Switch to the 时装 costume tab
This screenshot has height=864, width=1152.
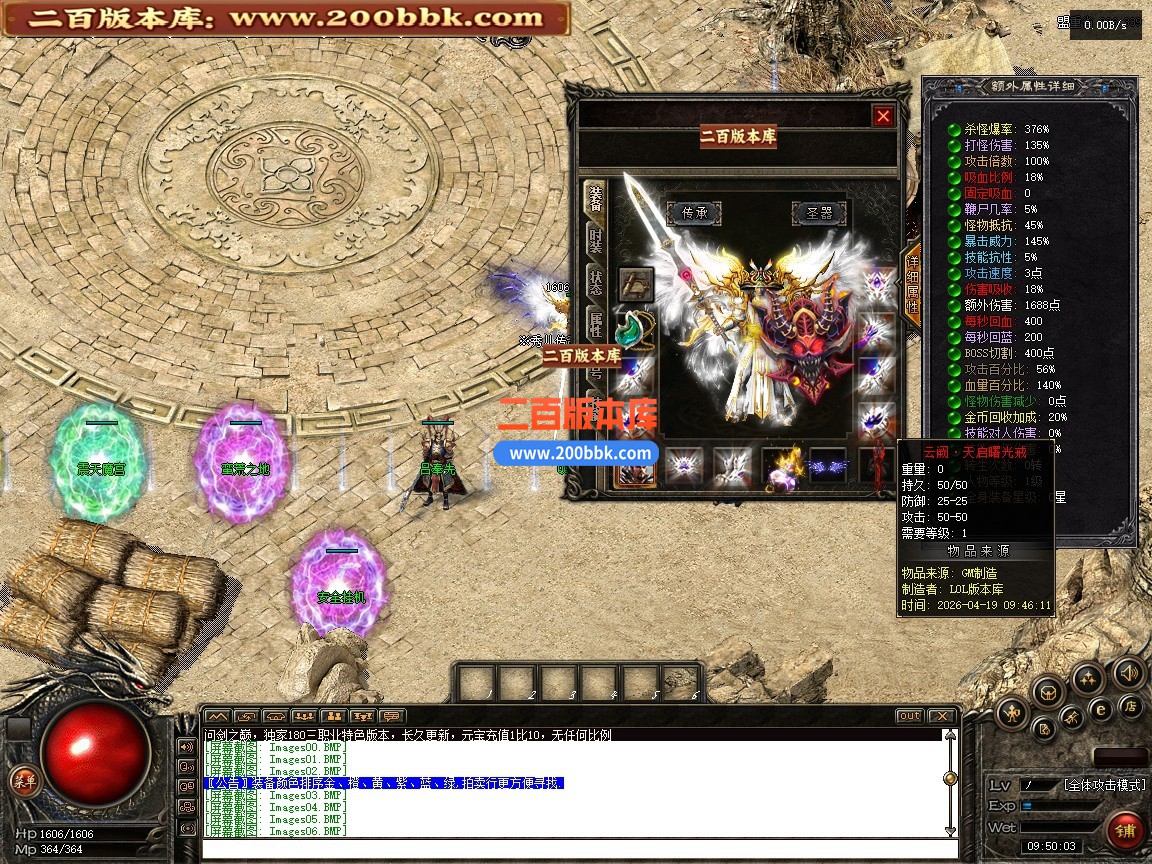point(595,240)
